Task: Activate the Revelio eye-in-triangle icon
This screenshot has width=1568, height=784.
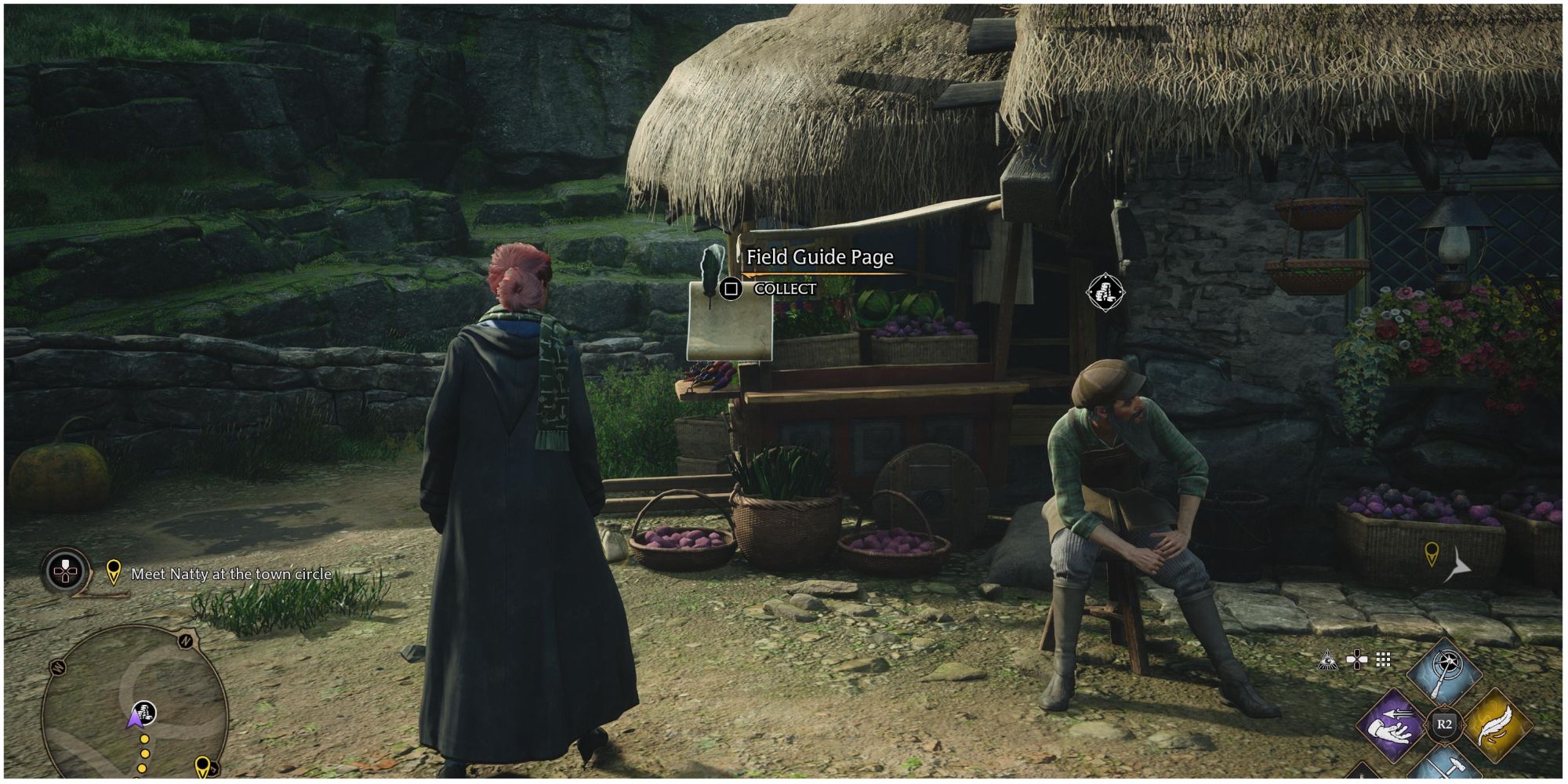Action: click(x=1327, y=660)
